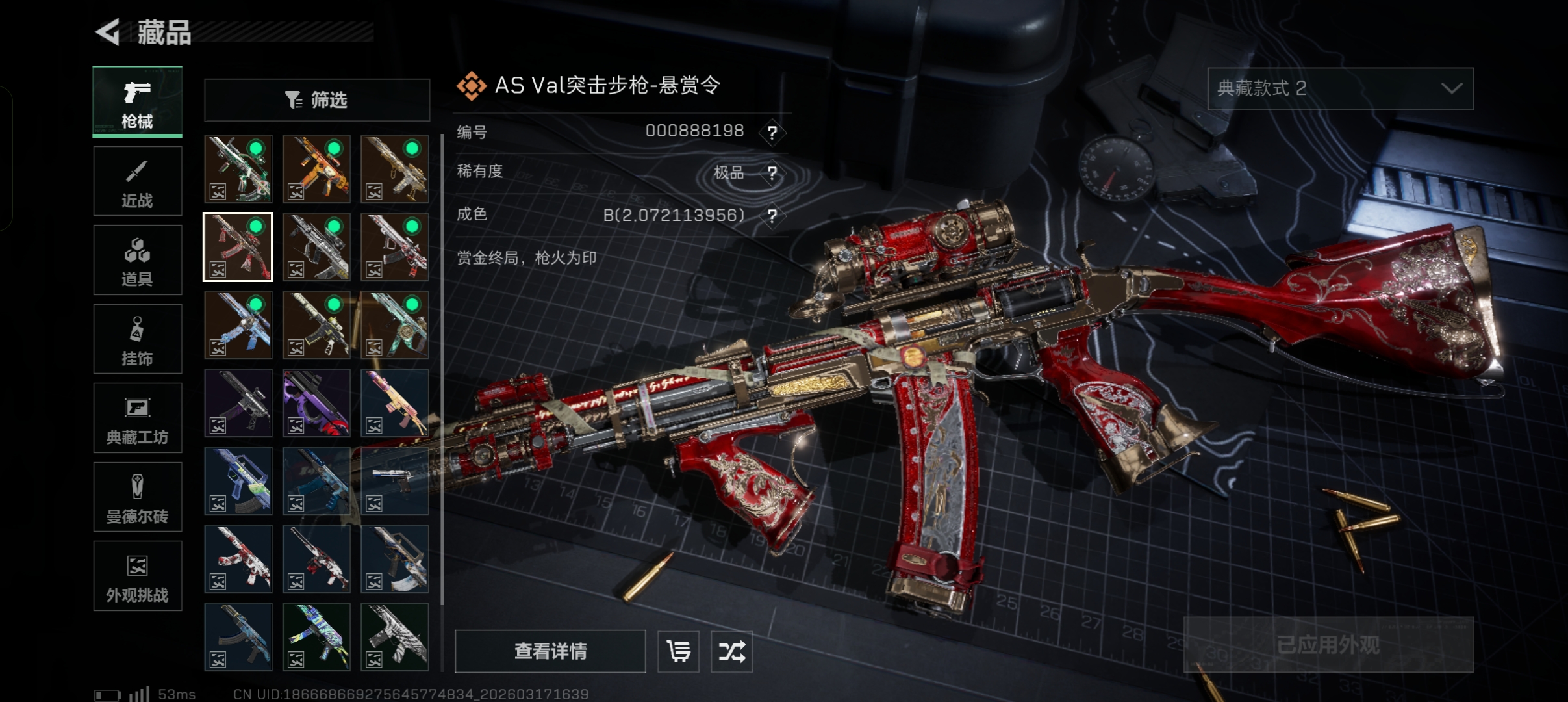Show help for 成色 condition grade
The height and width of the screenshot is (702, 1568).
(x=772, y=215)
